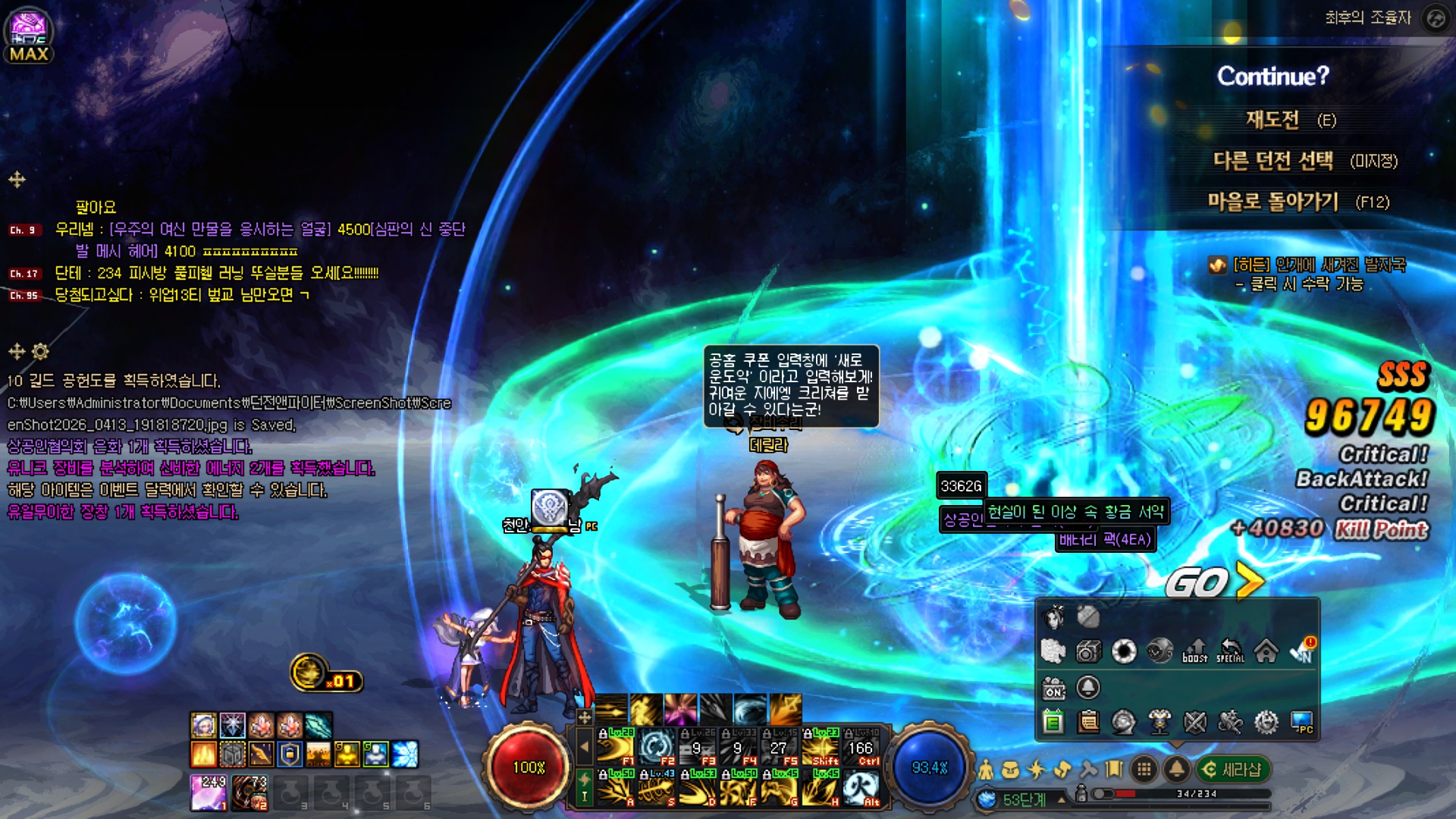This screenshot has height=819, width=1456.
Task: Open the gear settings icon
Action: tap(1266, 722)
